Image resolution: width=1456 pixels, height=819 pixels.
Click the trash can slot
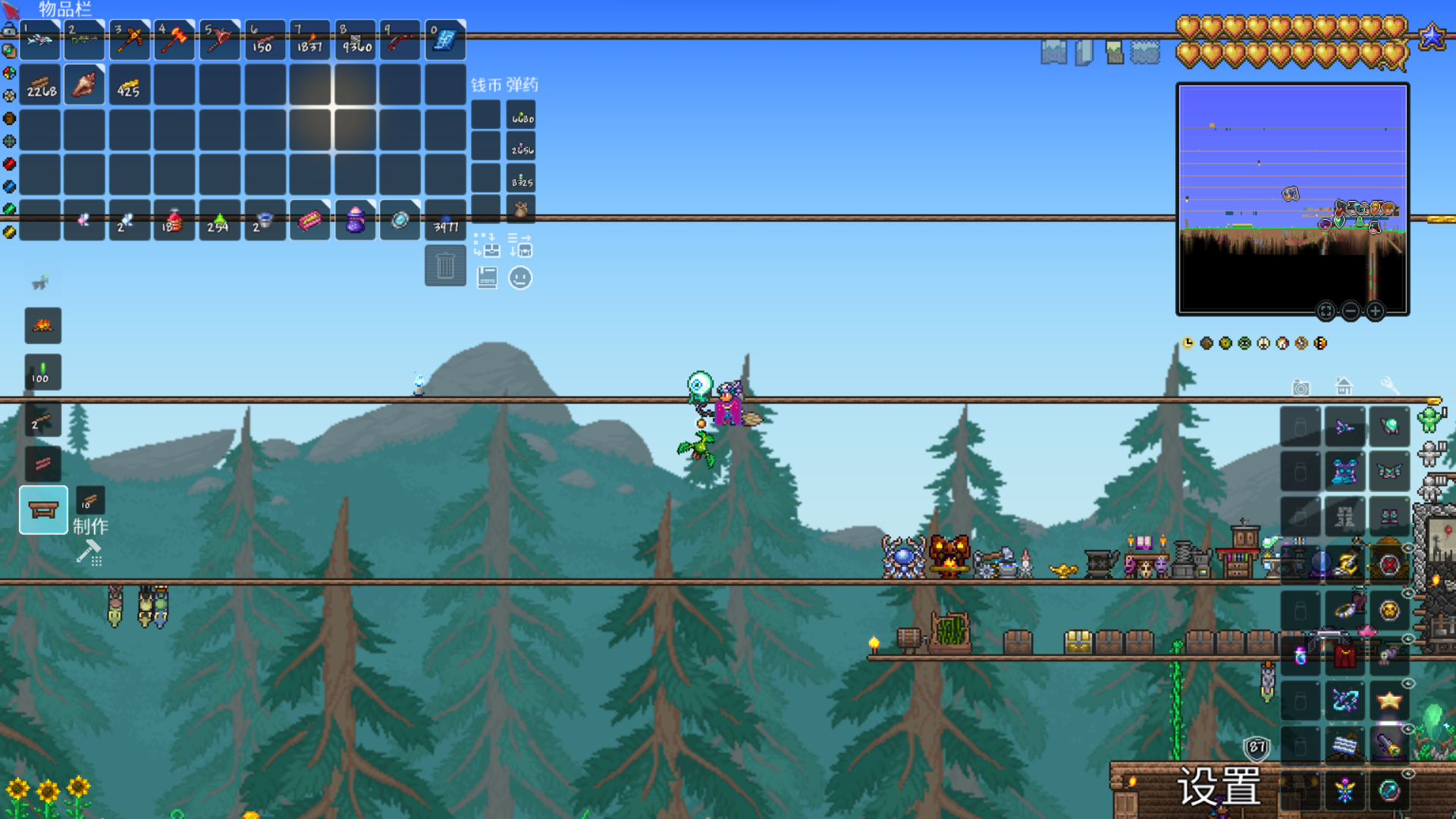pos(445,266)
